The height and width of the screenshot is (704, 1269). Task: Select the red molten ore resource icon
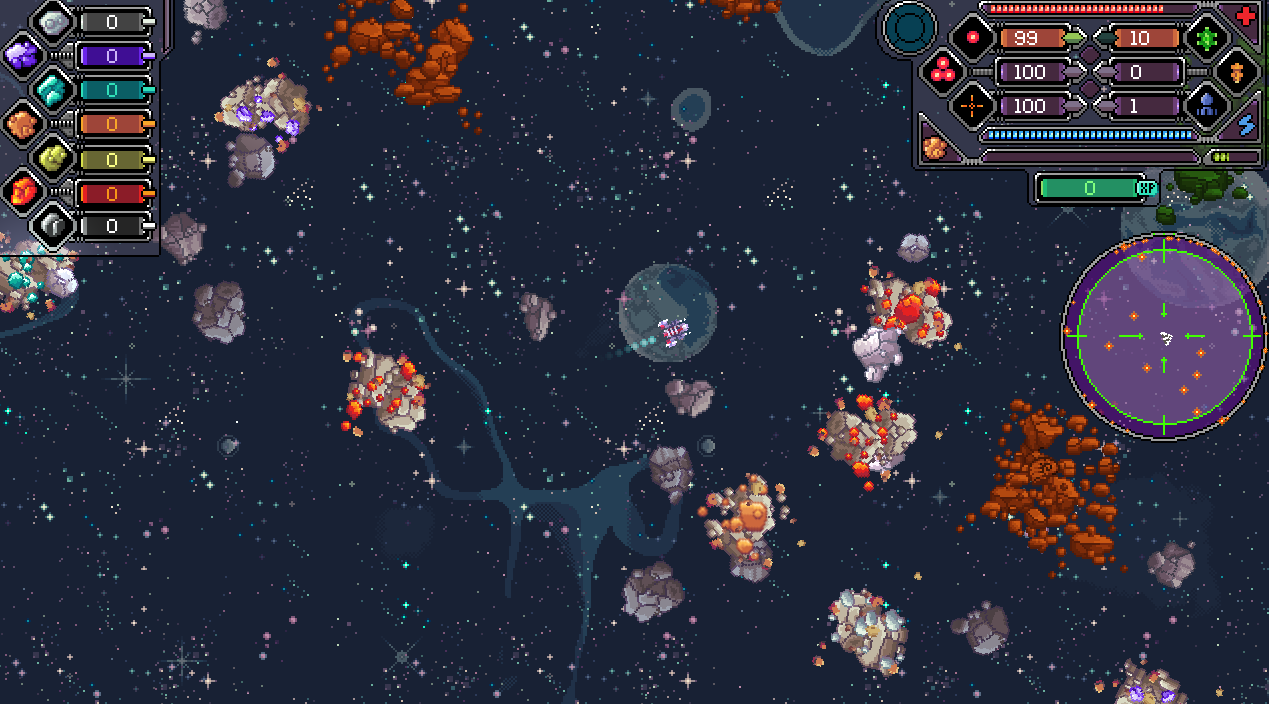coord(22,190)
